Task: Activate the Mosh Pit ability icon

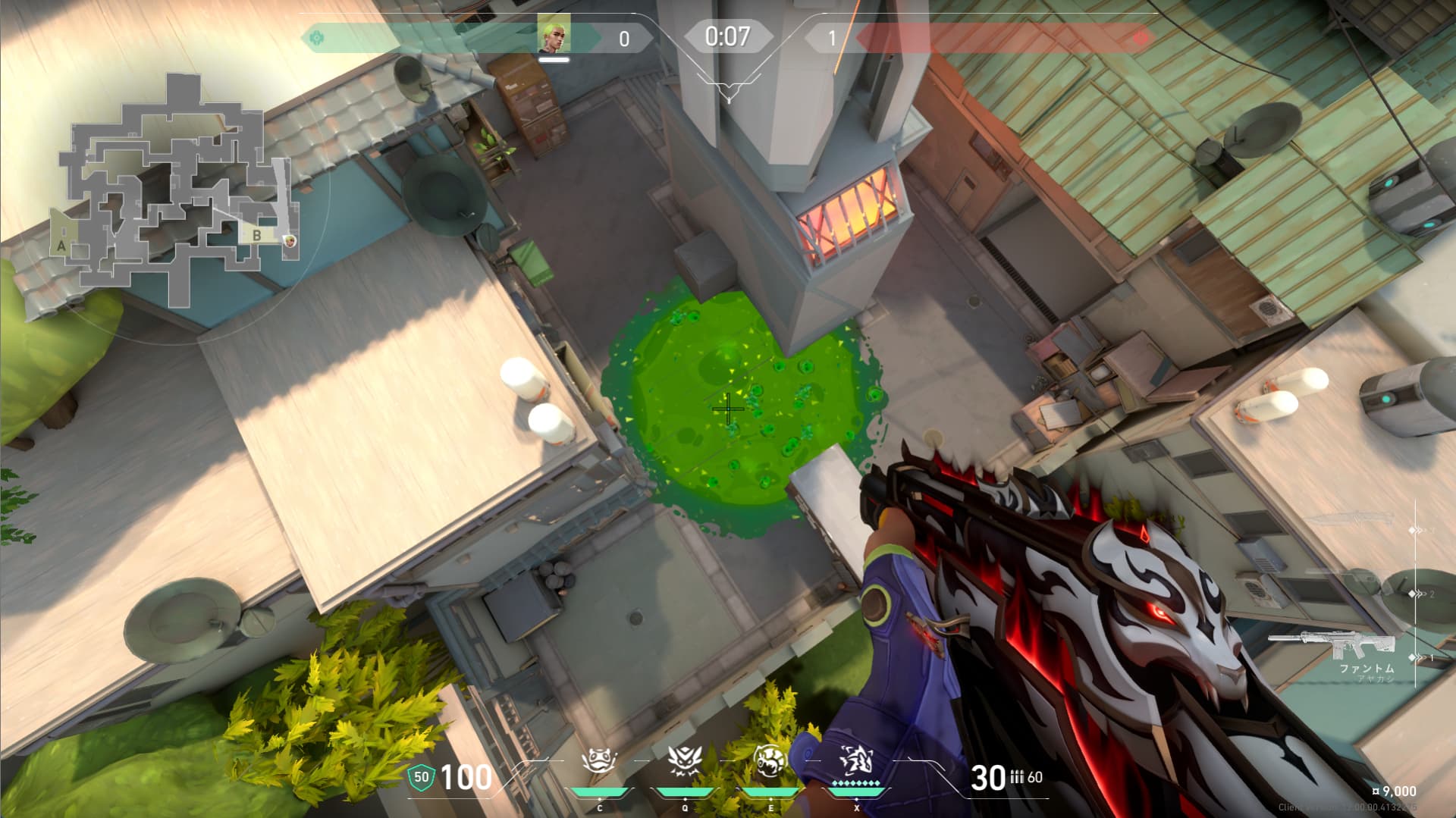Action: (x=599, y=762)
